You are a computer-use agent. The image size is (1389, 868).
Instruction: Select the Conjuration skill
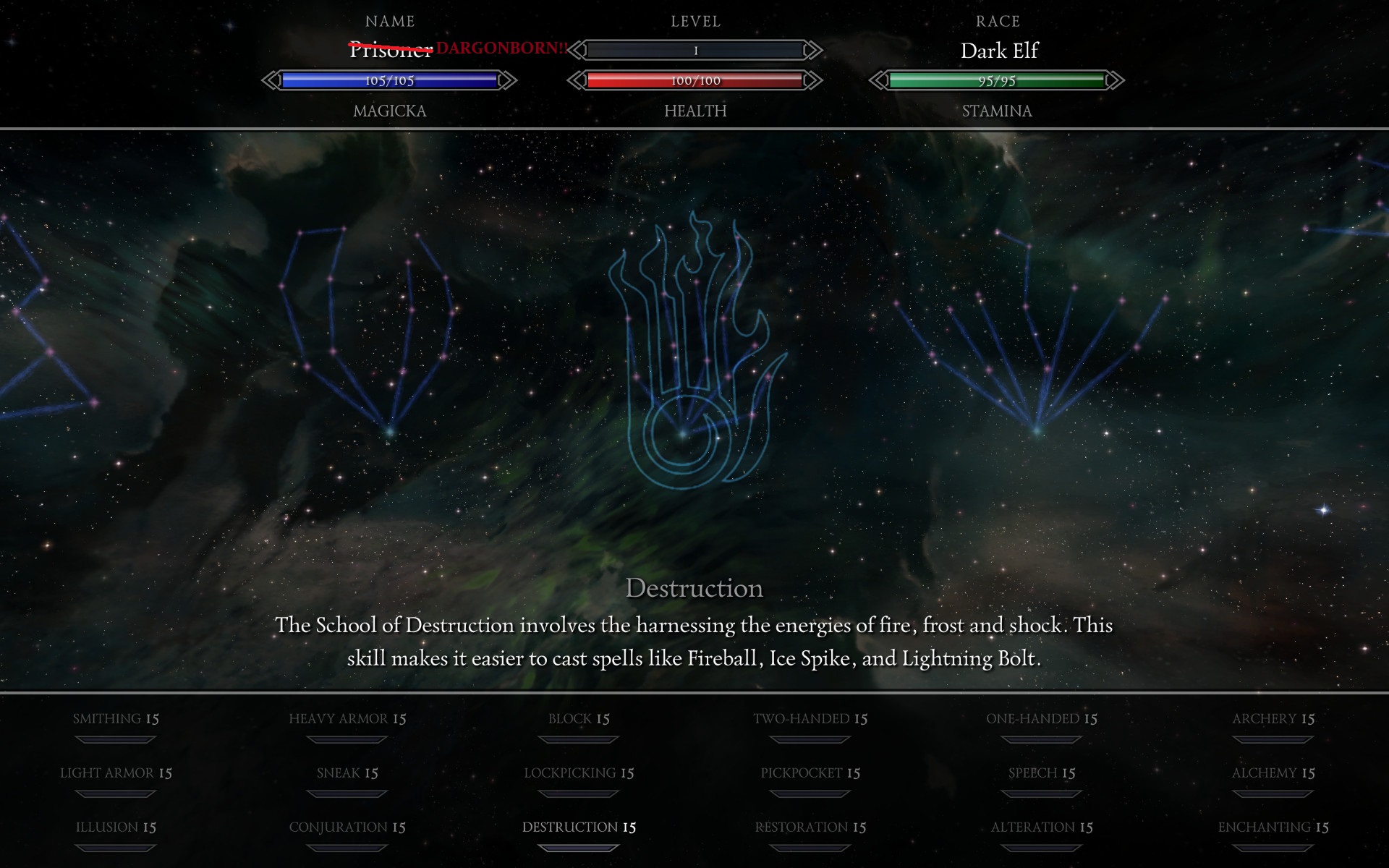pyautogui.click(x=347, y=827)
